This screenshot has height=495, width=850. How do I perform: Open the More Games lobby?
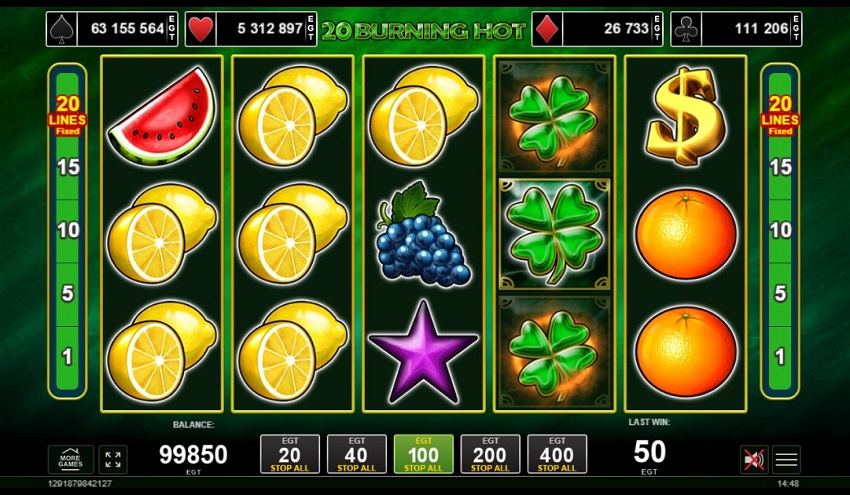(71, 459)
